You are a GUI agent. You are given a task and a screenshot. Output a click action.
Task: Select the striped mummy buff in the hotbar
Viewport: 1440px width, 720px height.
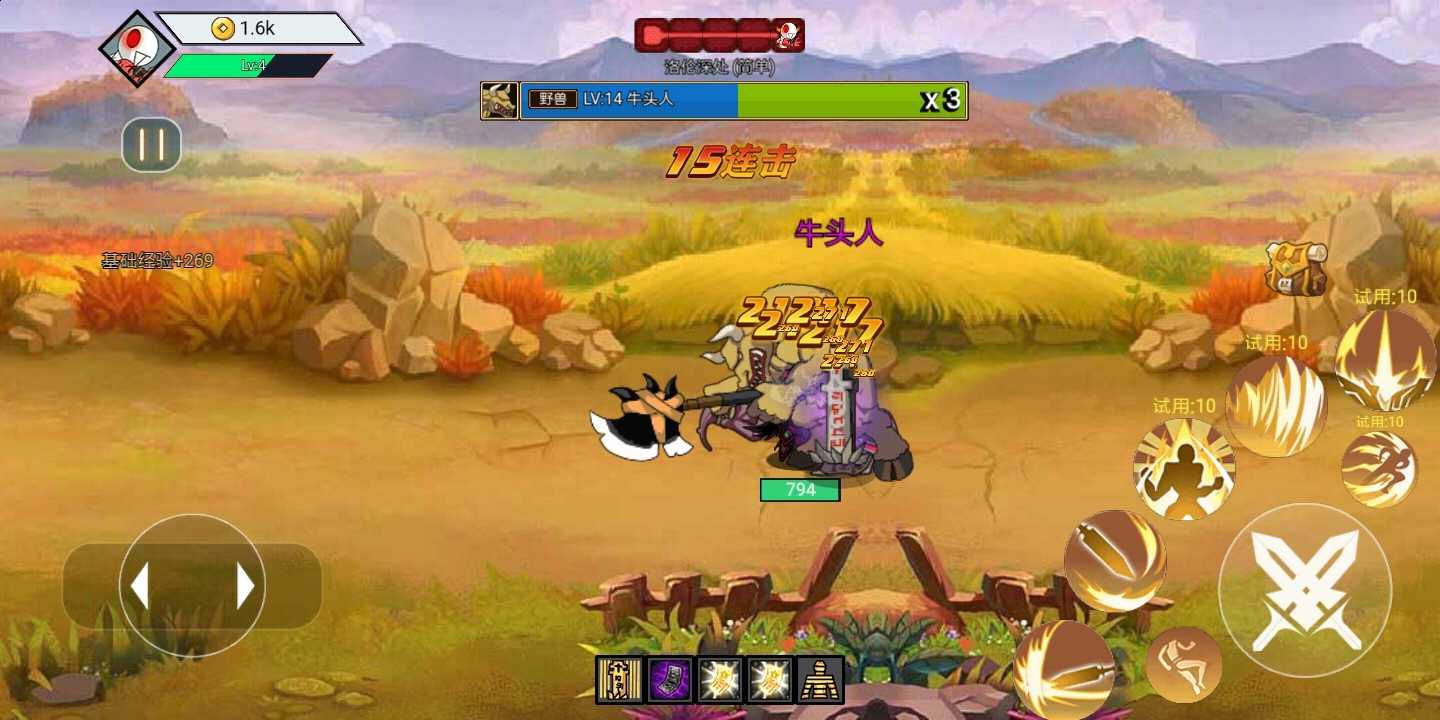point(818,680)
